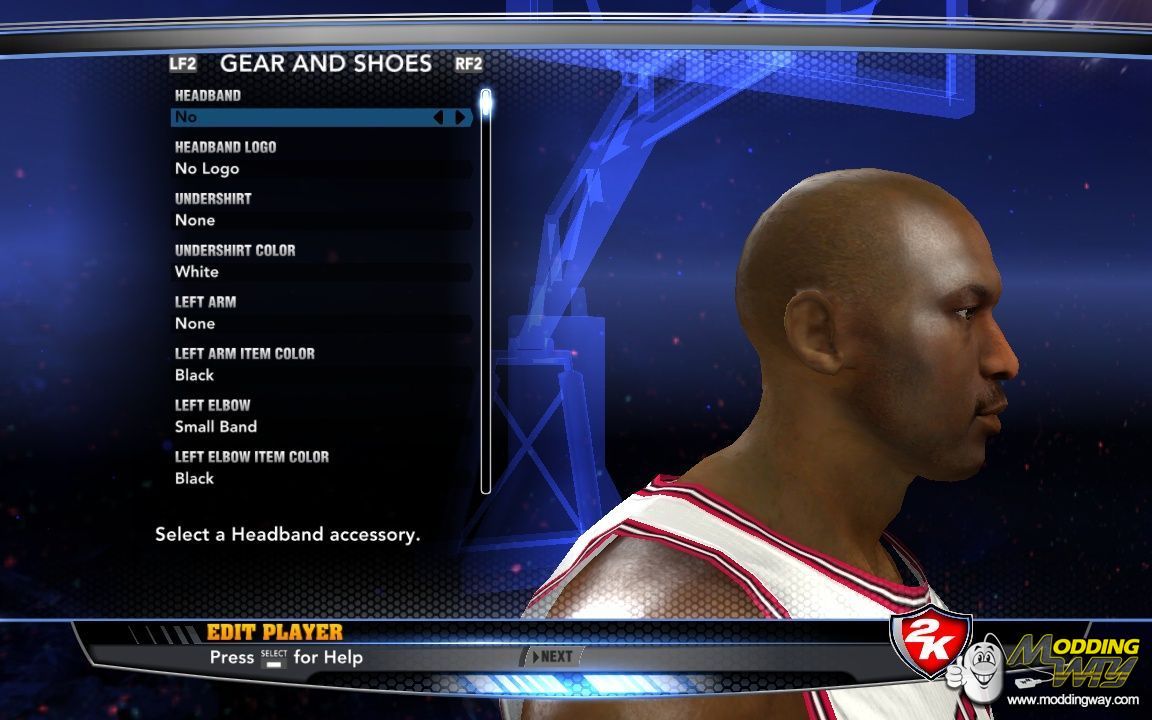Click the Headband right arrow
1152x720 pixels.
click(x=460, y=117)
